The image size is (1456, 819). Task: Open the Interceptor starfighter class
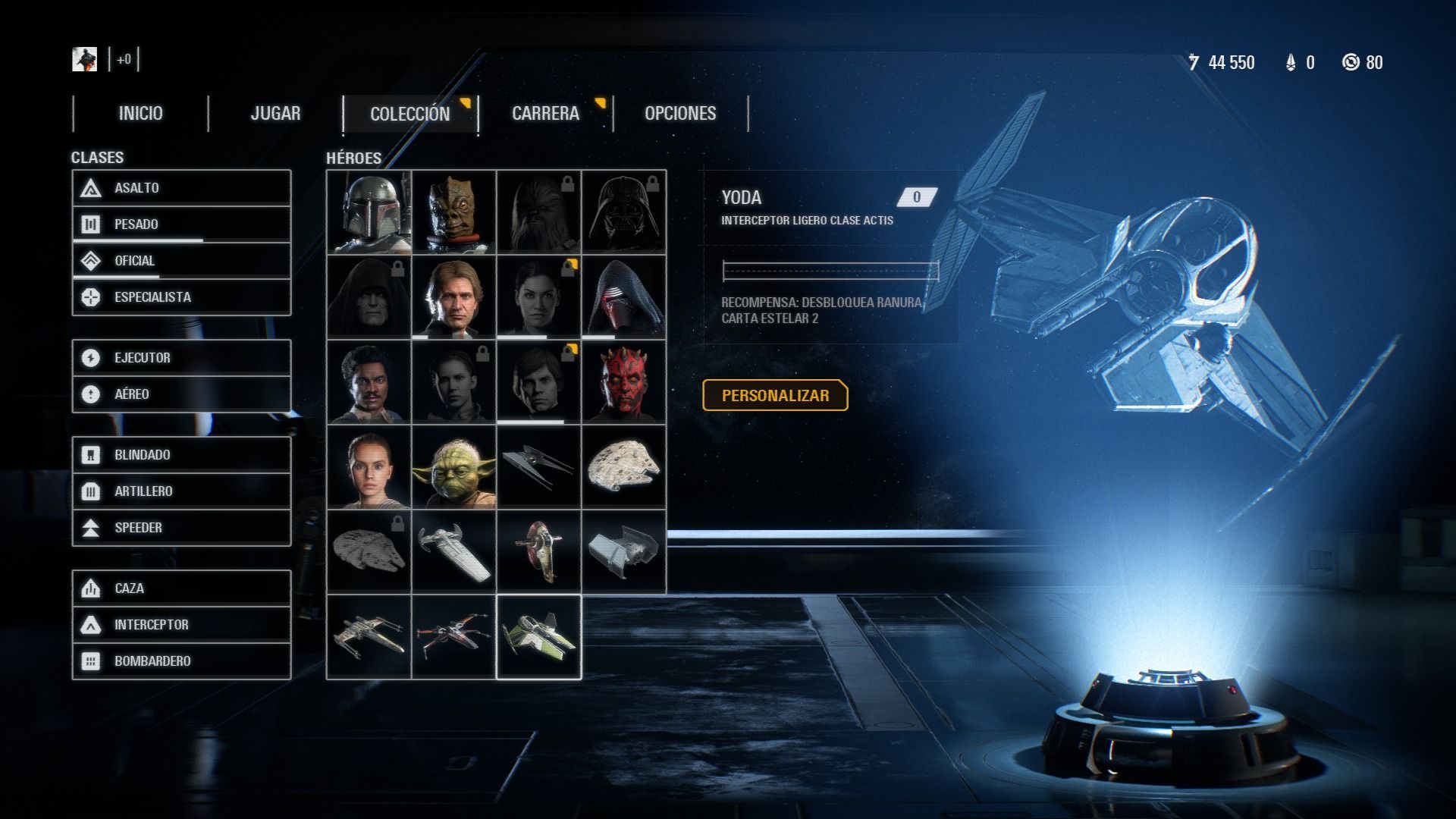coord(181,625)
